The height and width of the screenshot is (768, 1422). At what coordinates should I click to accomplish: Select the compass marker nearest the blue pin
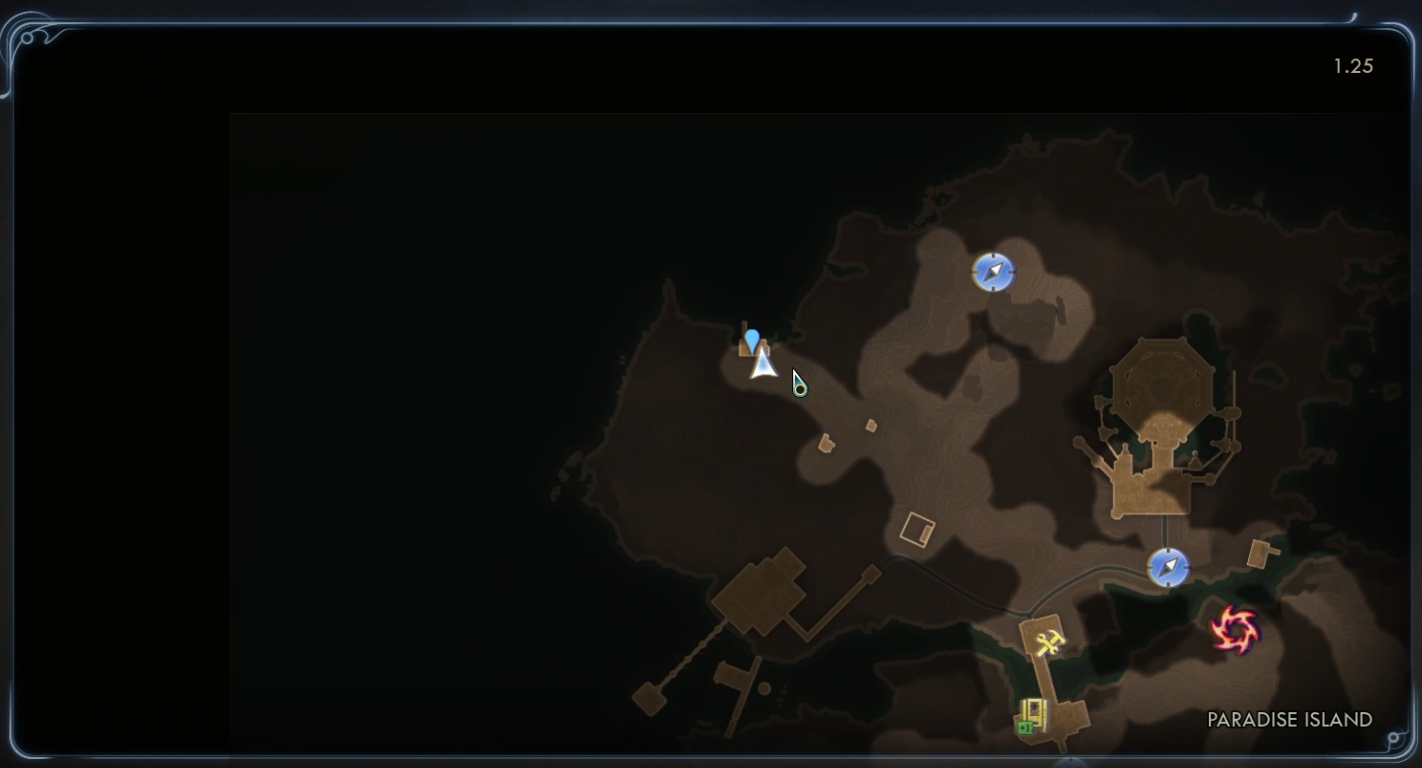coord(993,272)
